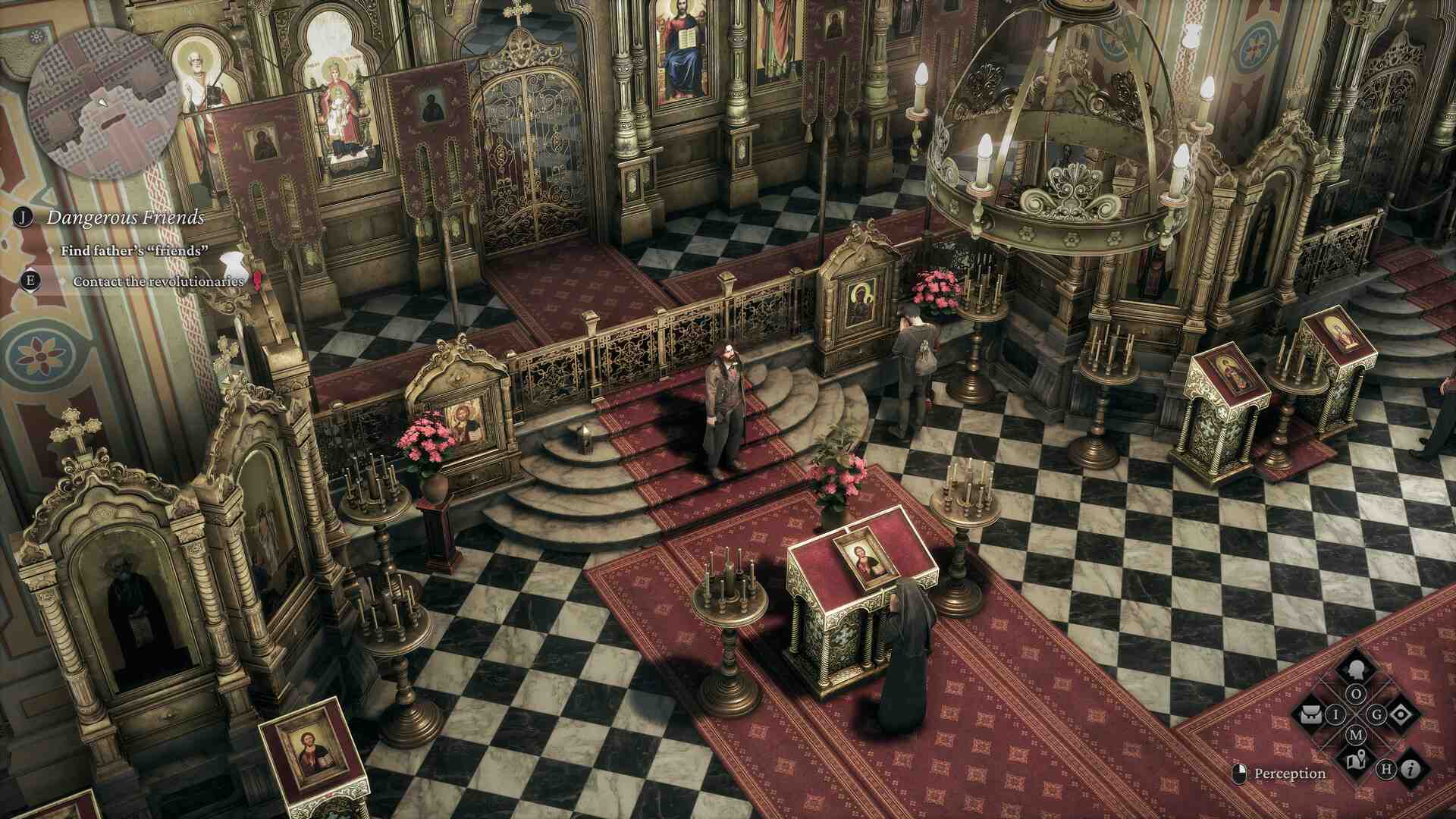This screenshot has width=1456, height=819.
Task: Click the Contact the revolutionaries objective
Action: (158, 281)
